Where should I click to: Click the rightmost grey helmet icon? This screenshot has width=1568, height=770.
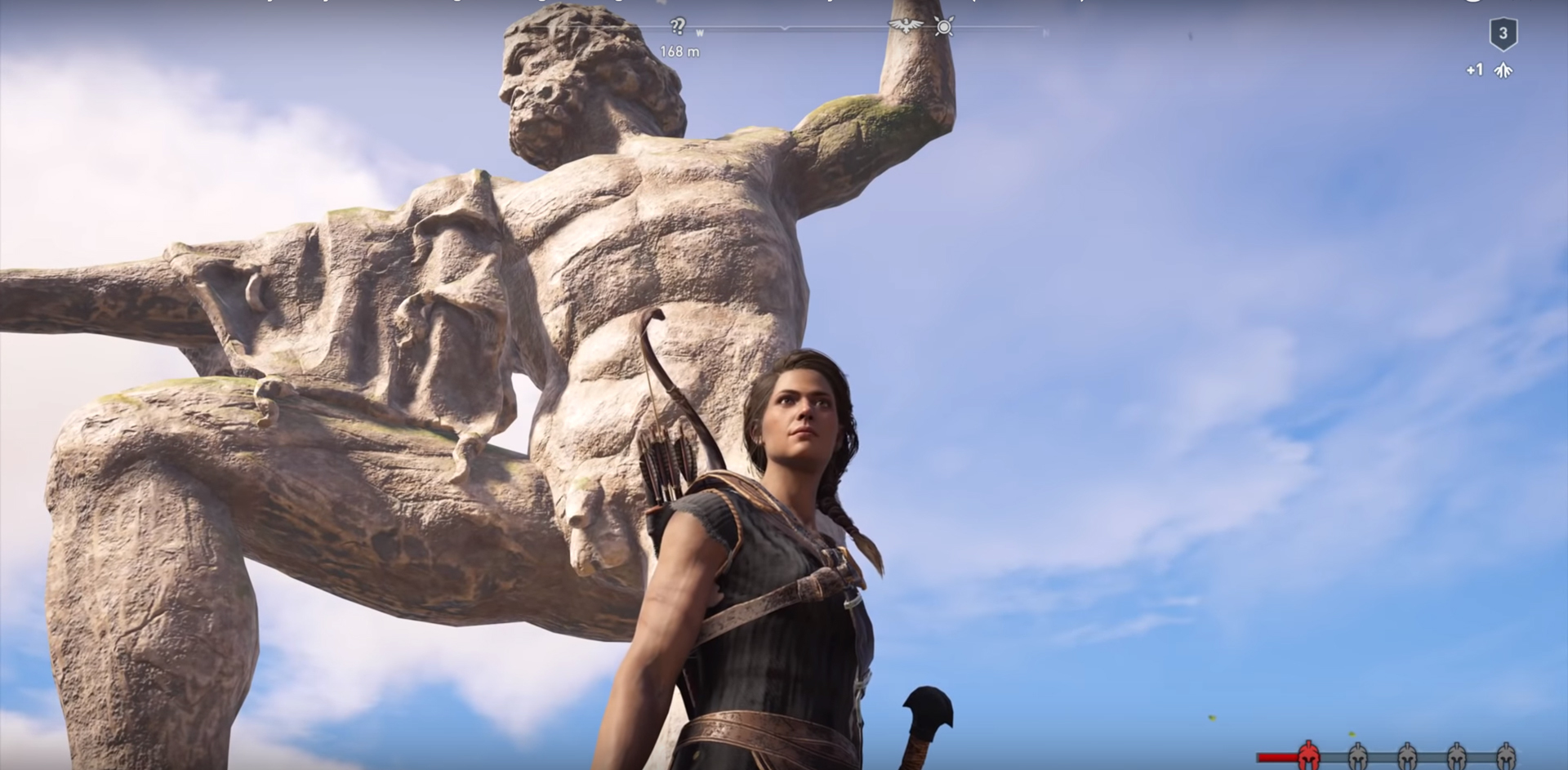pos(1506,754)
